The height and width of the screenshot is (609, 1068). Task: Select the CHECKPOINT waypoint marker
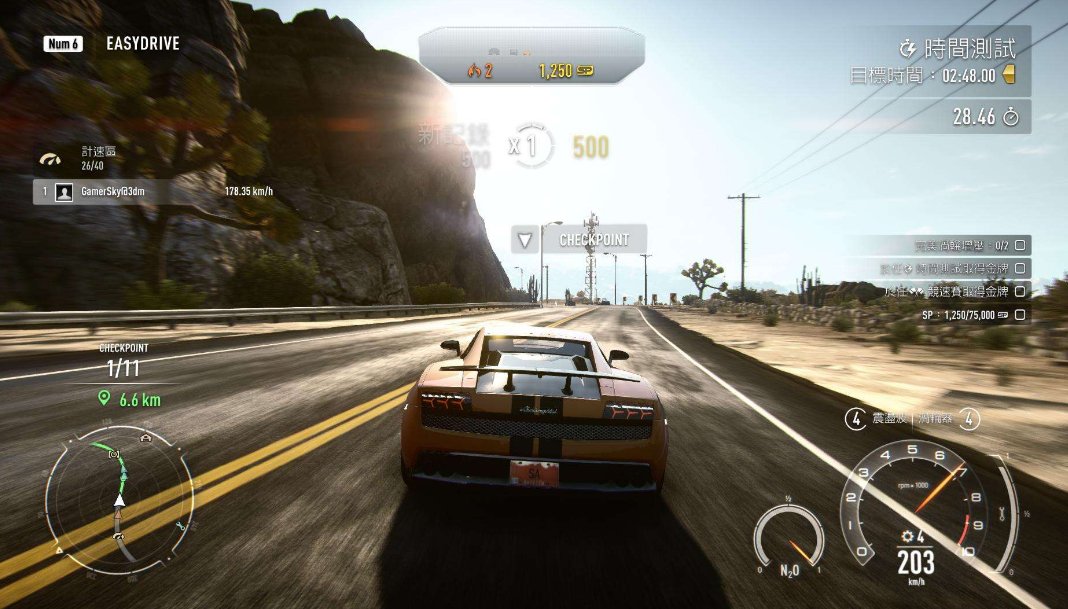coord(580,239)
